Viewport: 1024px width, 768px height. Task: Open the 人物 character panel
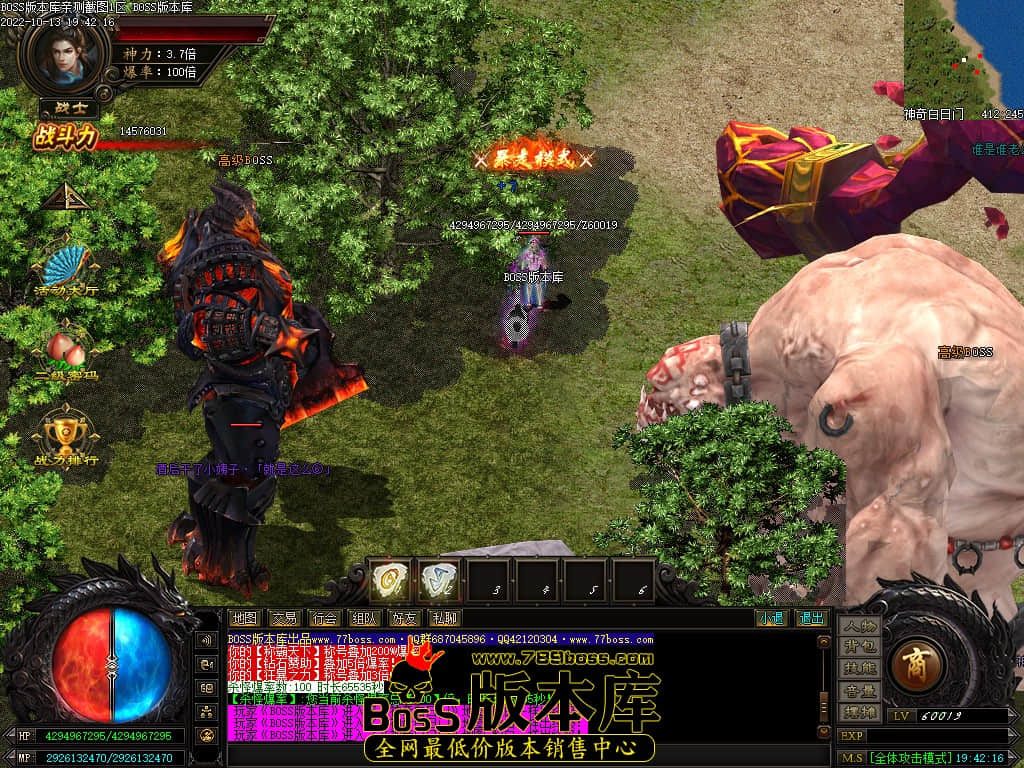[859, 627]
